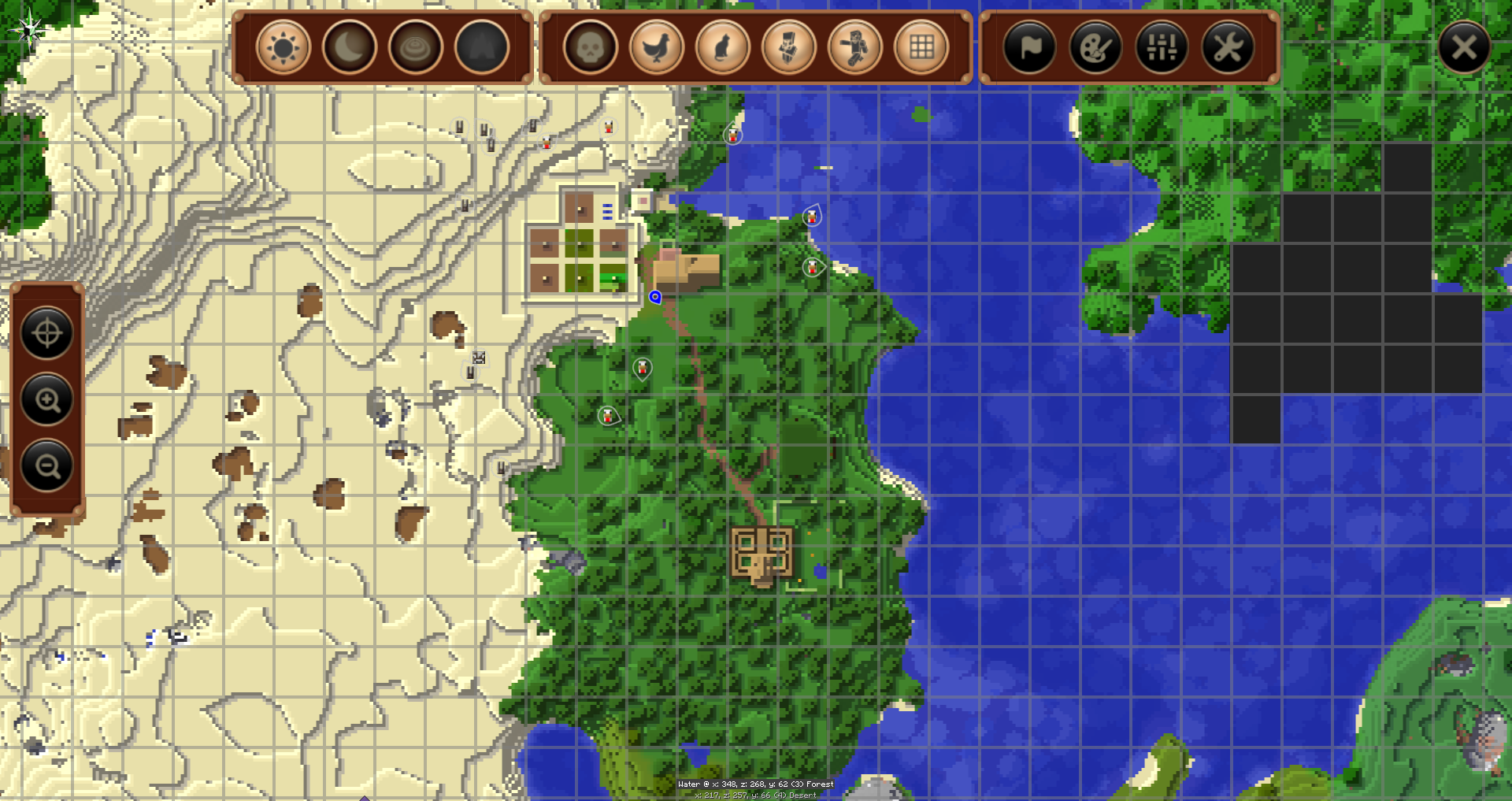Image resolution: width=1512 pixels, height=801 pixels.
Task: Open the wrench and screwdriver tools button
Action: pyautogui.click(x=1228, y=48)
